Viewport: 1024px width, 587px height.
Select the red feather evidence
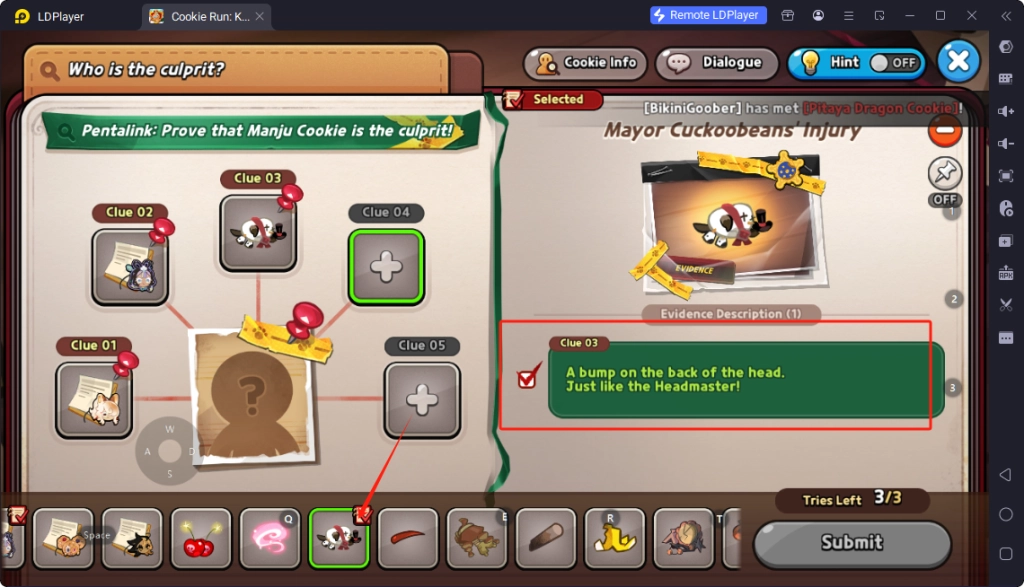pyautogui.click(x=408, y=538)
